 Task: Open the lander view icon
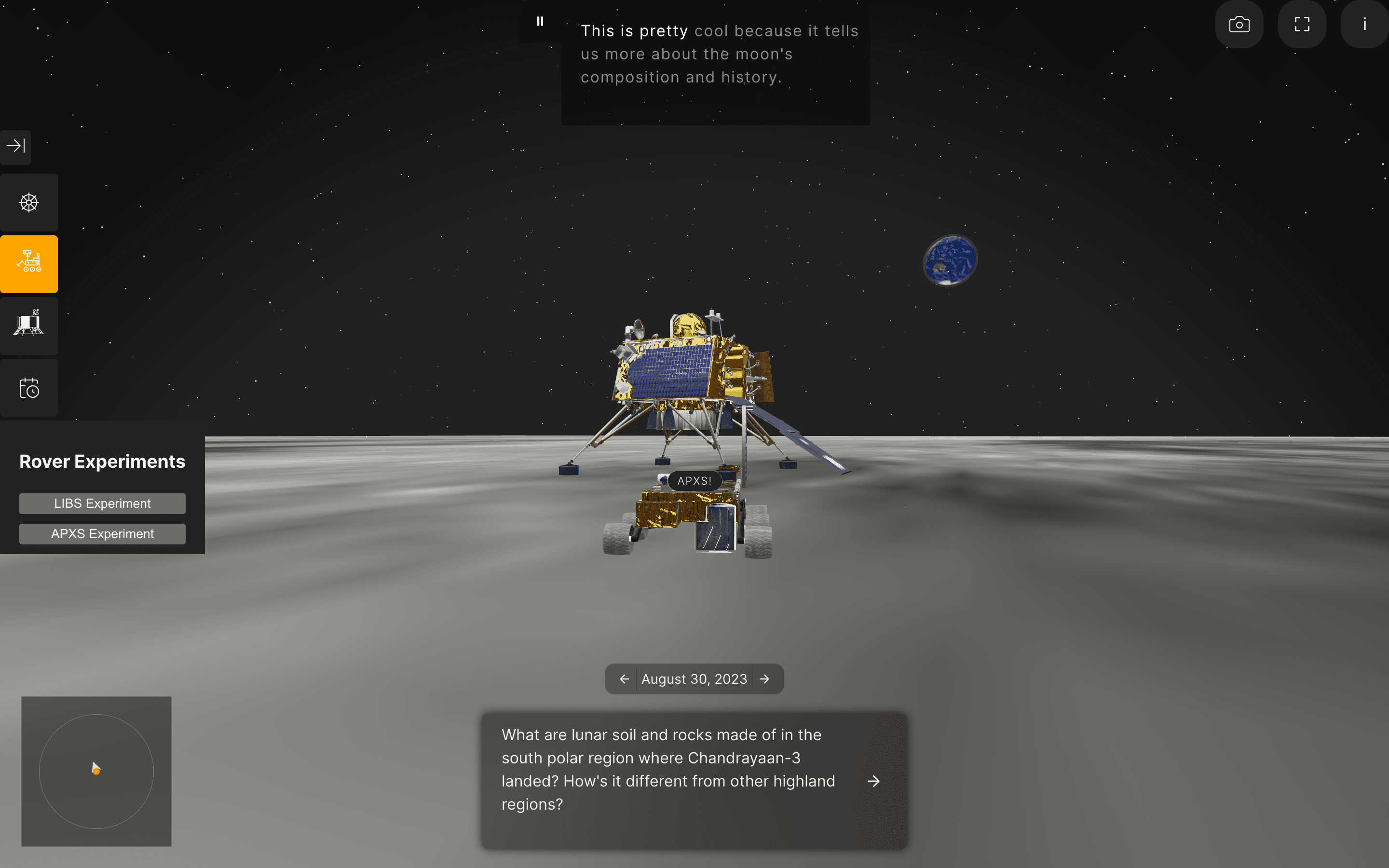pyautogui.click(x=29, y=325)
